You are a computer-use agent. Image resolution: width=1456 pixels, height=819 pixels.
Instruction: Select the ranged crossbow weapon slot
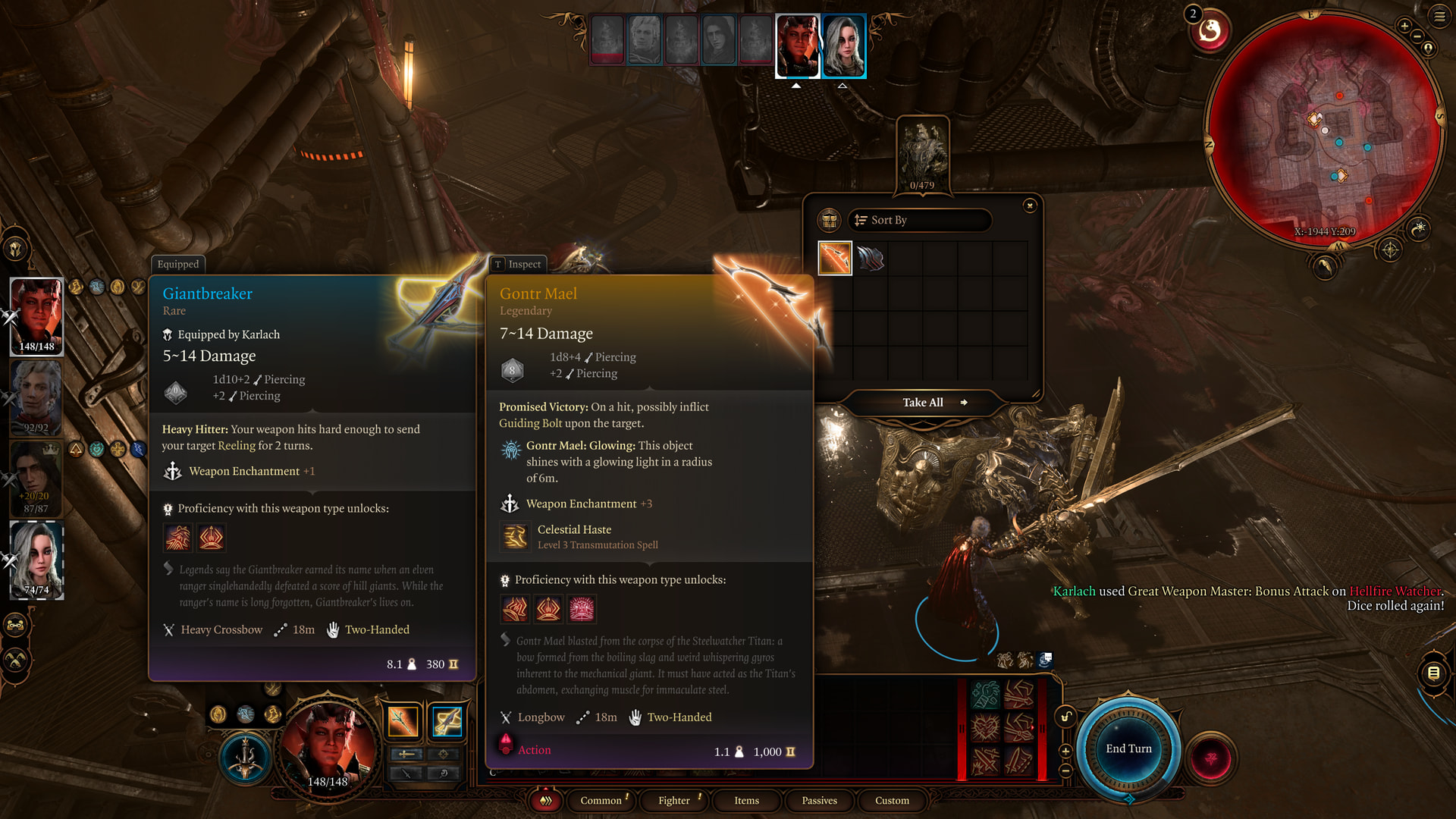[x=447, y=722]
